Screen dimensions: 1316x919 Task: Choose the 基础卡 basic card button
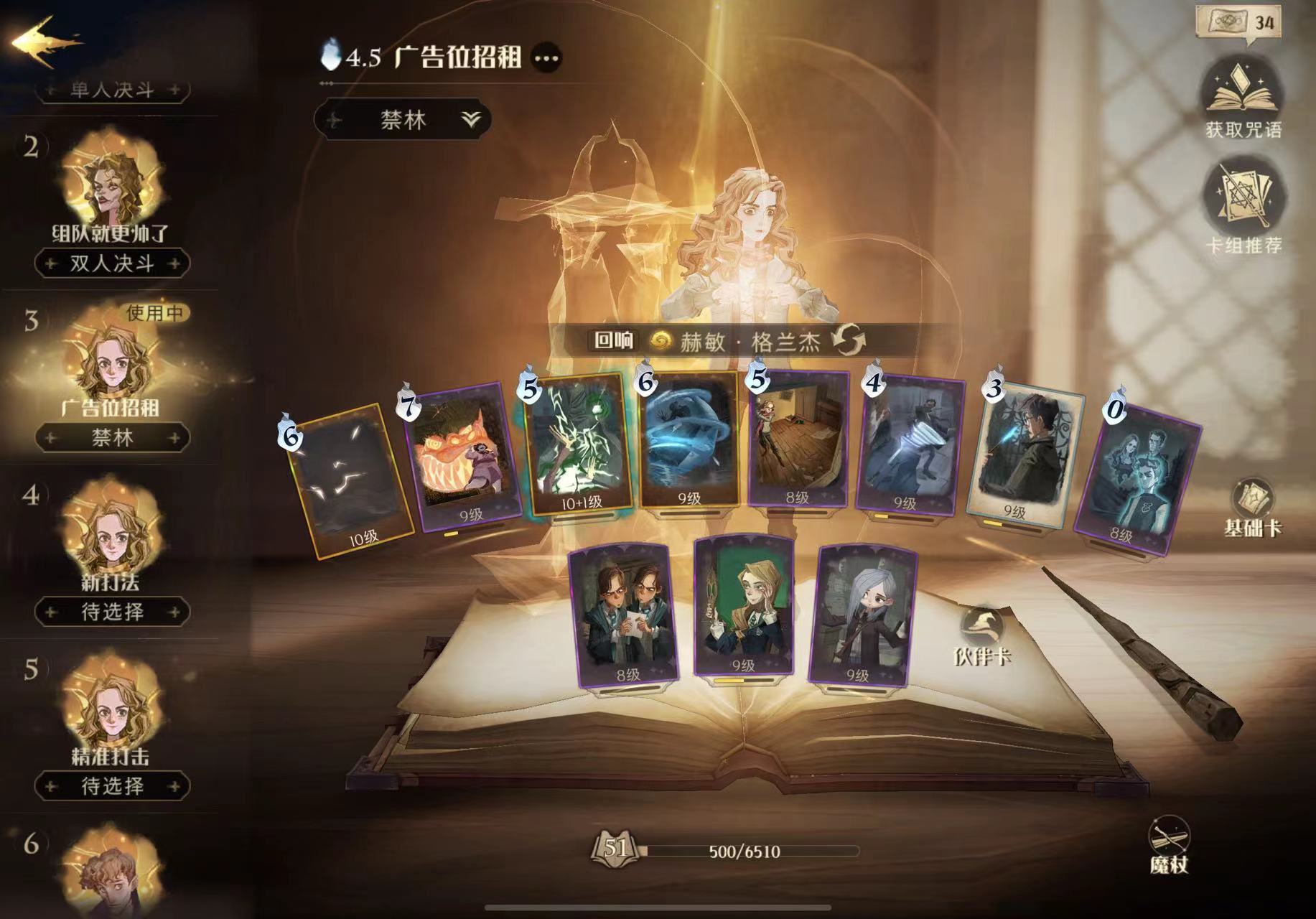coord(1252,506)
